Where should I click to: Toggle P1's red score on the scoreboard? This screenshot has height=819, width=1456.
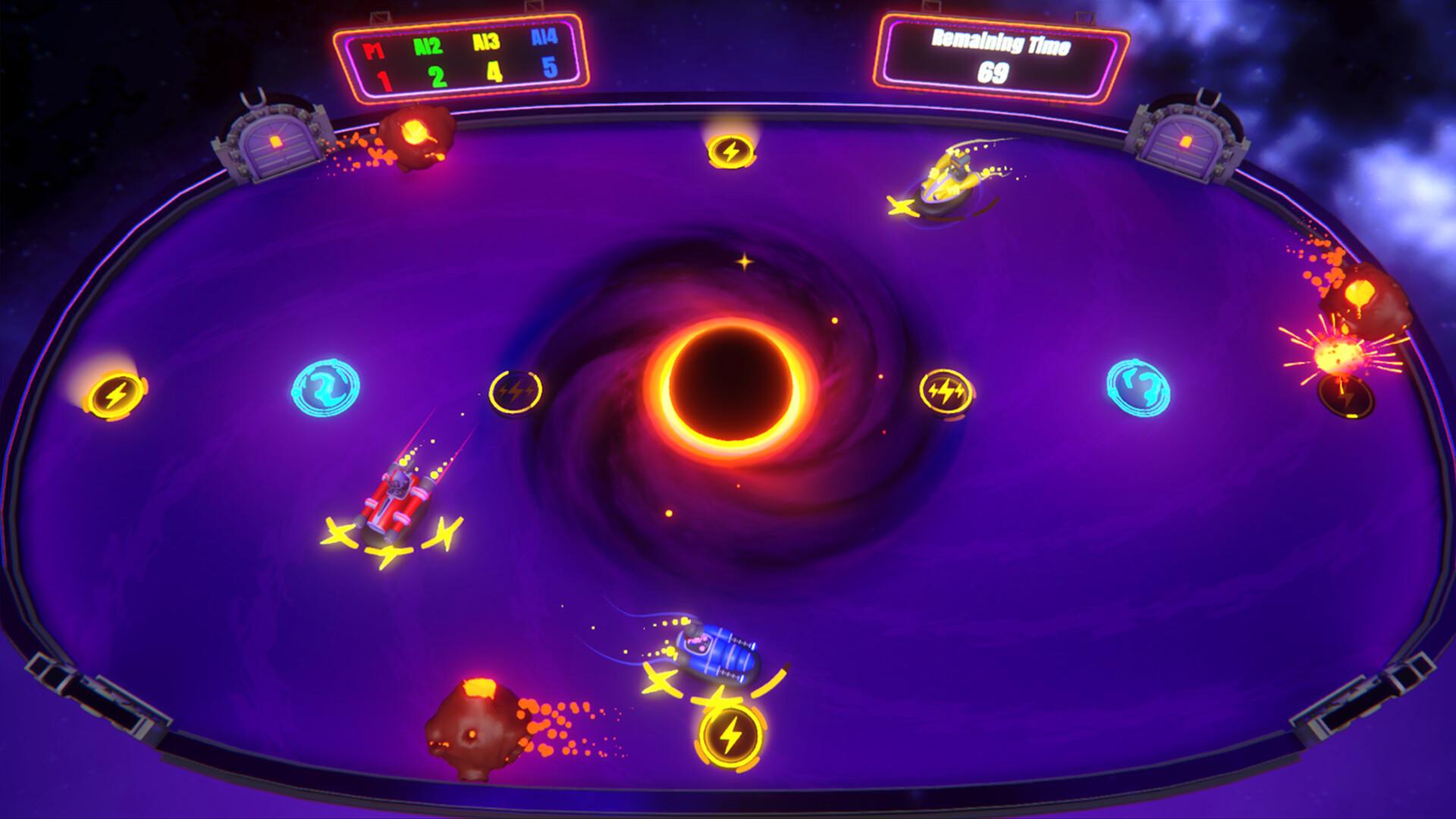tap(383, 77)
